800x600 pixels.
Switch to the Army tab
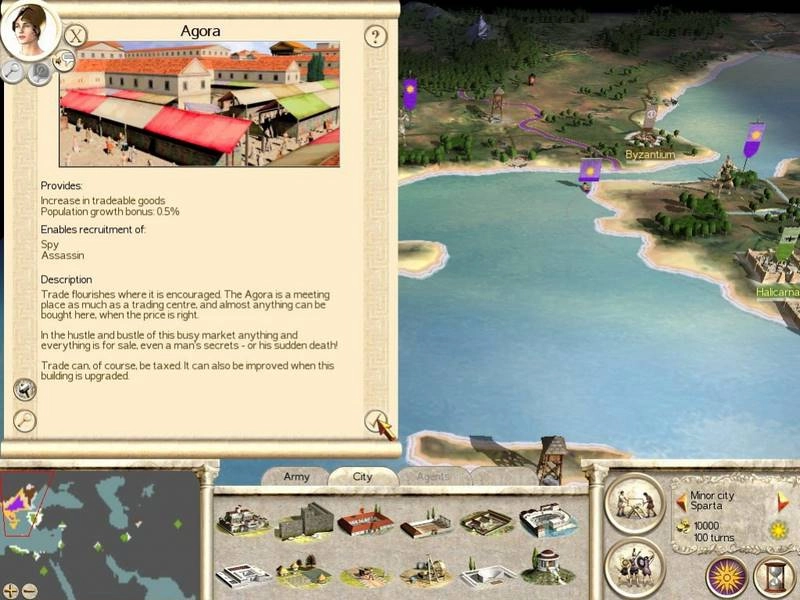(296, 477)
